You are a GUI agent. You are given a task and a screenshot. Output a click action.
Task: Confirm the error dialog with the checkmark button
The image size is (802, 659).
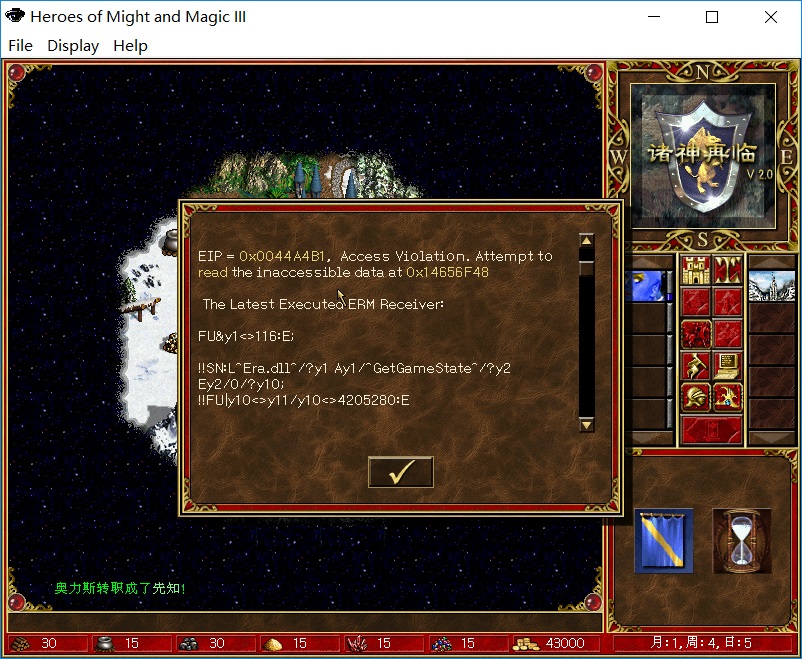click(400, 472)
